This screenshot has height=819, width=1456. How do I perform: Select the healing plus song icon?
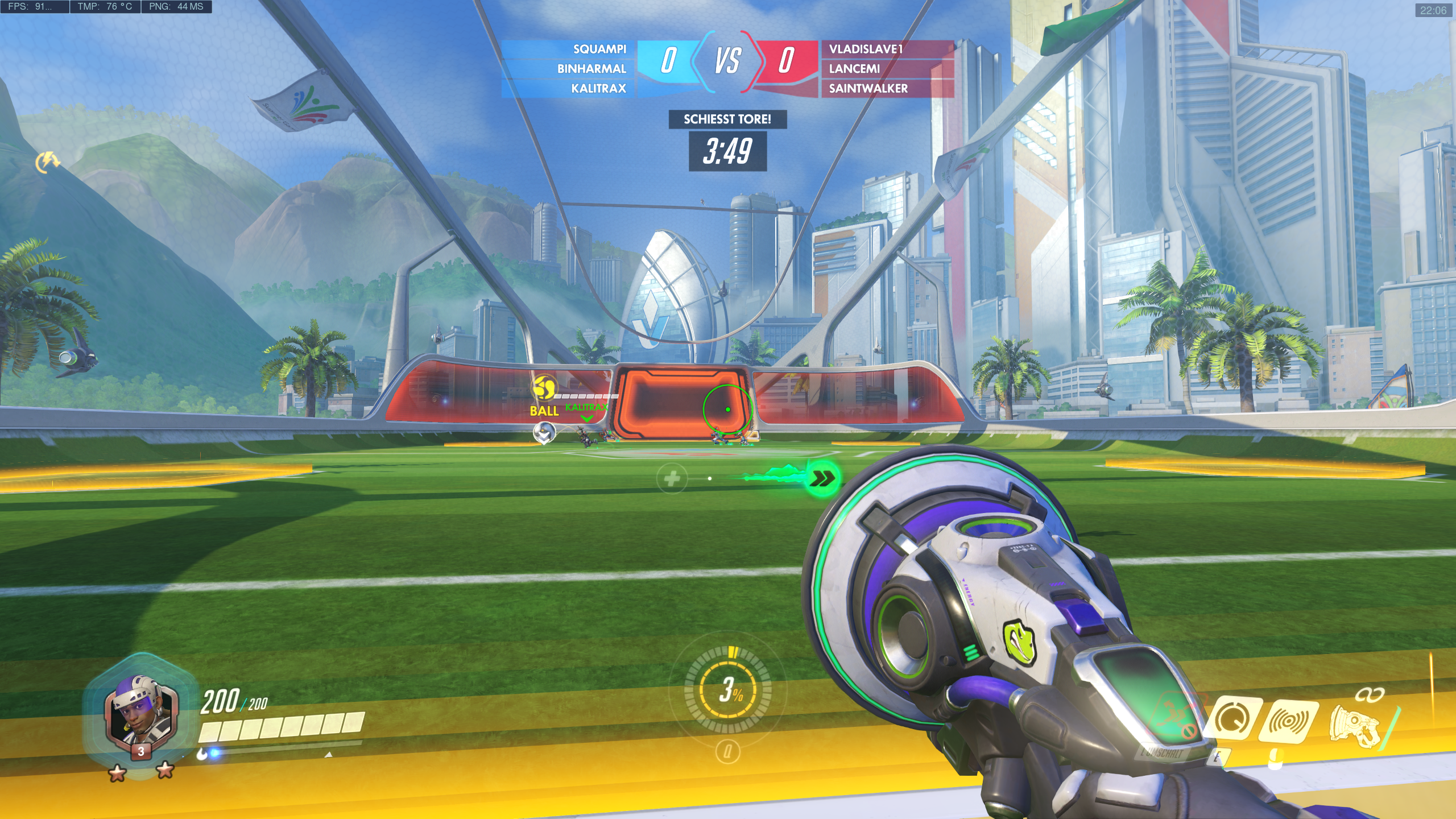672,478
